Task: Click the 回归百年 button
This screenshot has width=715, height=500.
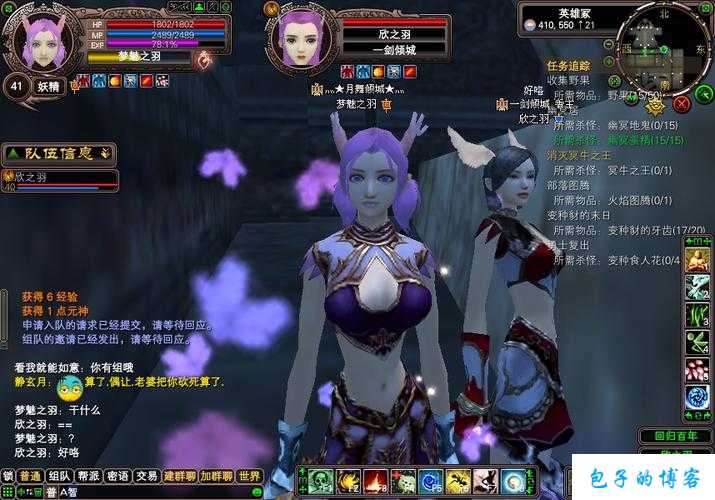Action: click(x=675, y=436)
